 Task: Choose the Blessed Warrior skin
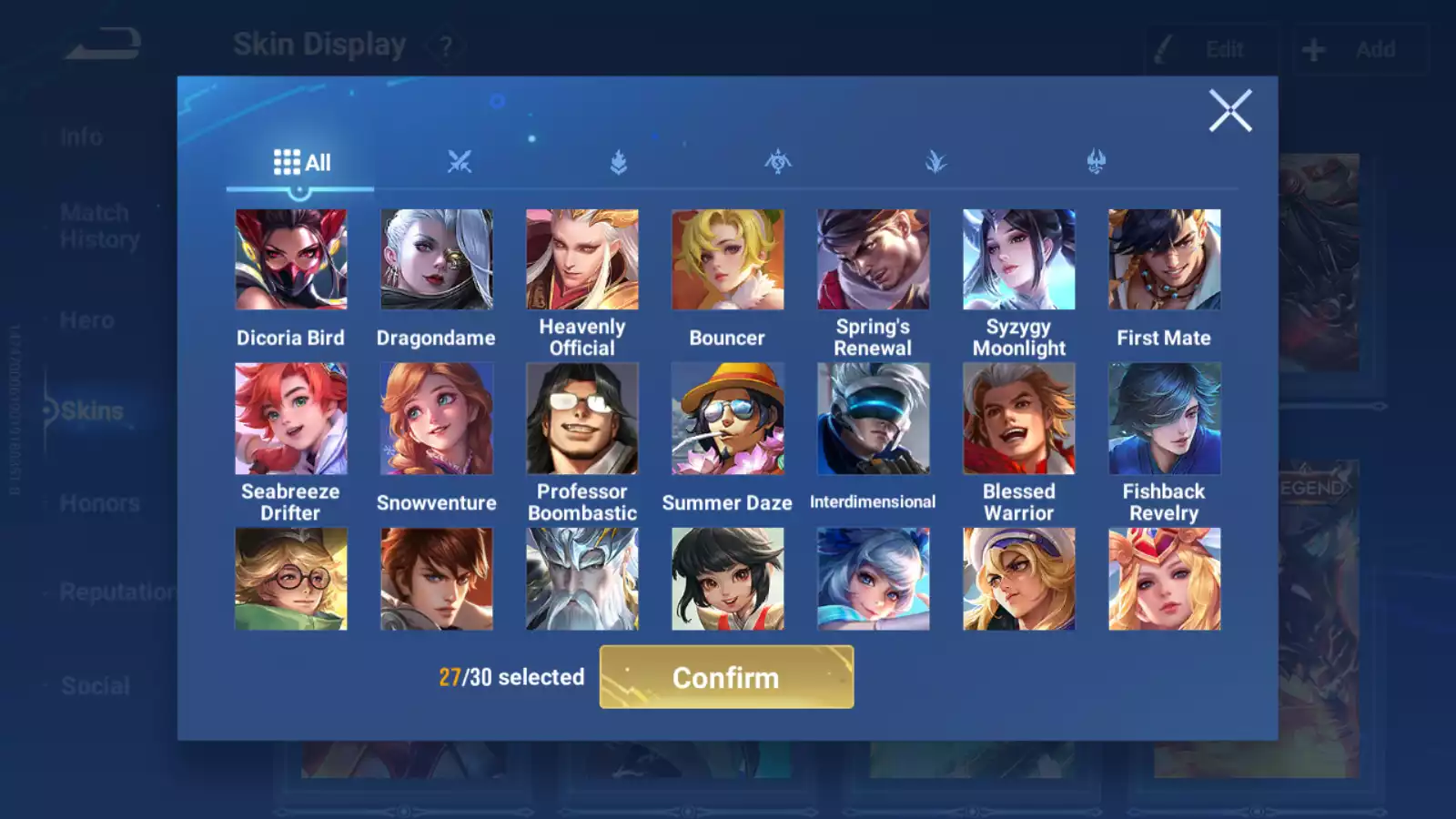[x=1018, y=419]
